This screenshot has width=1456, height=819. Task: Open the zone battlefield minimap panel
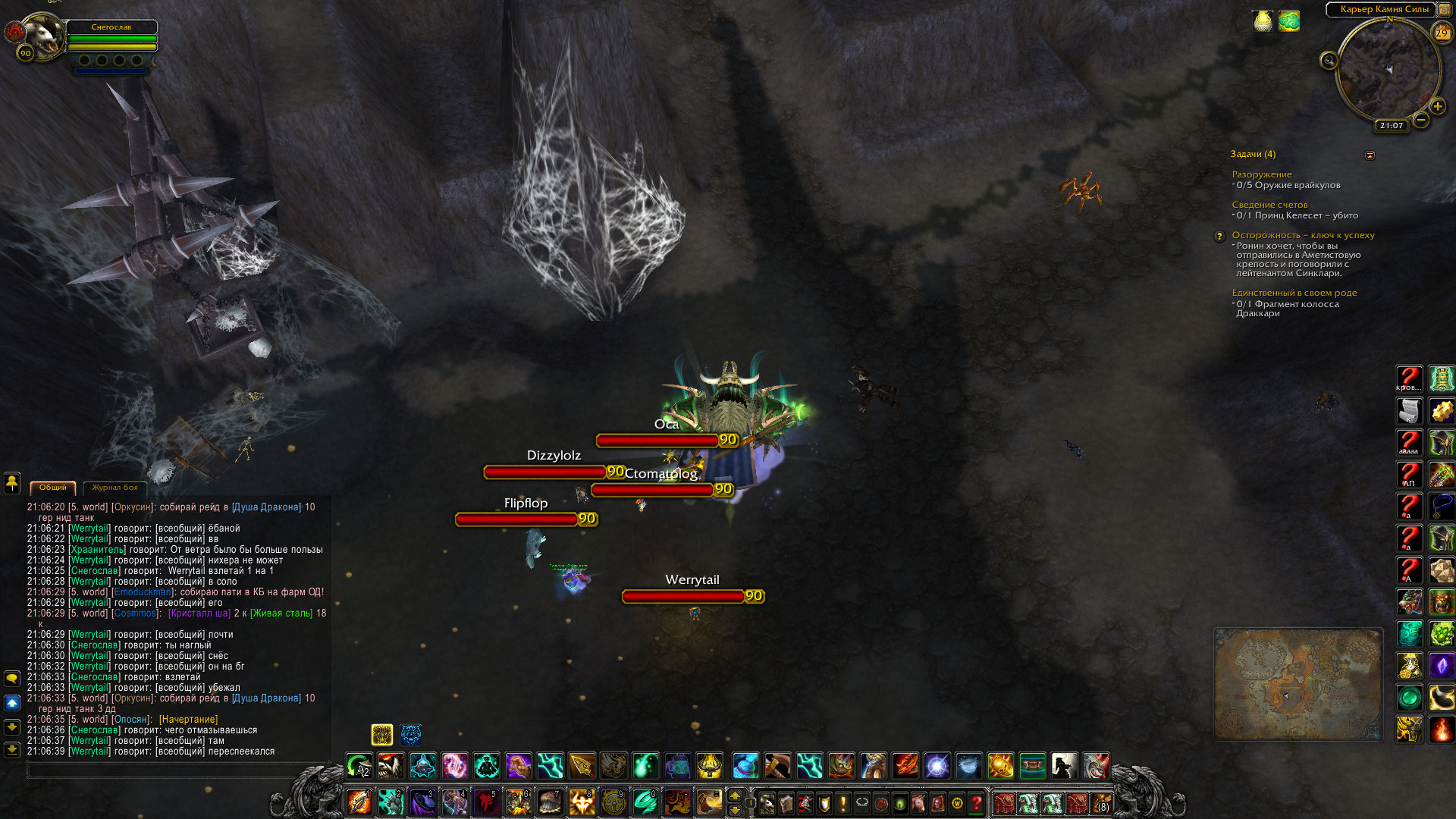tap(1298, 683)
